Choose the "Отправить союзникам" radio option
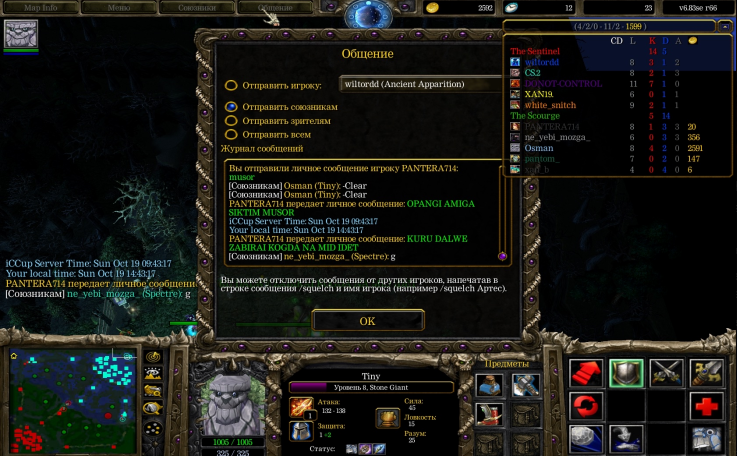 (x=231, y=105)
